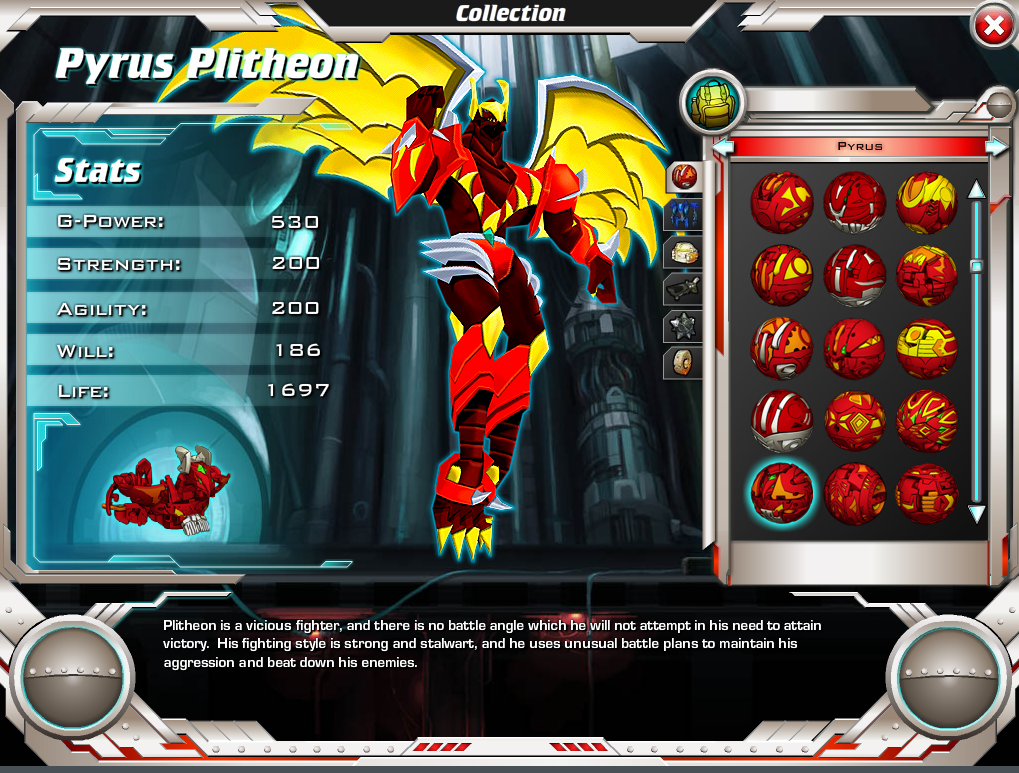Click the scroll-down arrow of the Bakugan list

(x=976, y=514)
